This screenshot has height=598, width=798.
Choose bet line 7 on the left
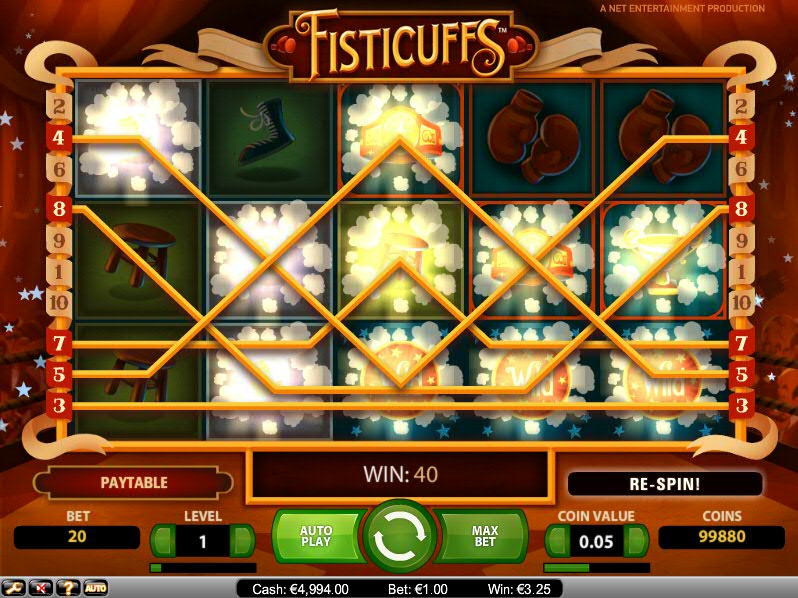(x=58, y=343)
